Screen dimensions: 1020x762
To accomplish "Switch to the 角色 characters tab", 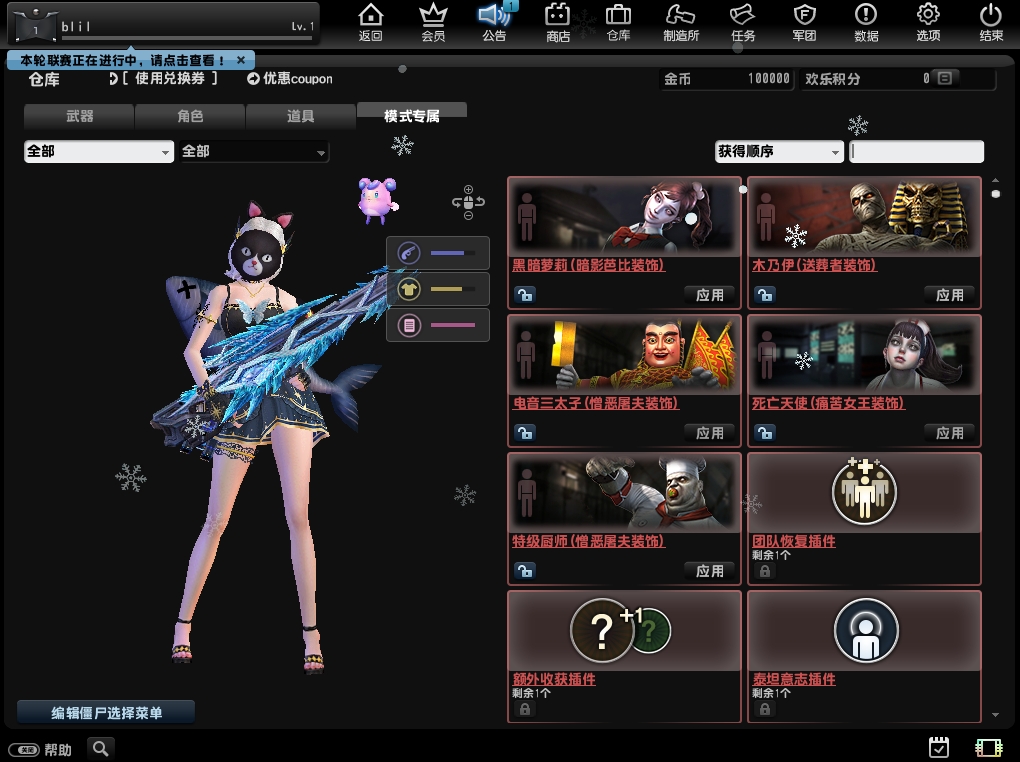I will (x=190, y=116).
